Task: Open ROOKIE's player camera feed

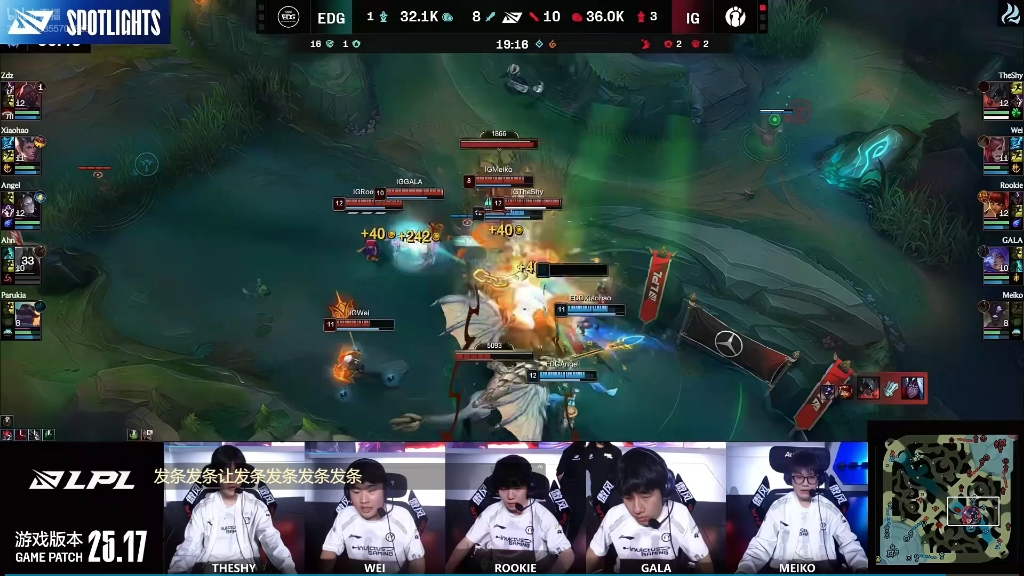Action: click(515, 503)
